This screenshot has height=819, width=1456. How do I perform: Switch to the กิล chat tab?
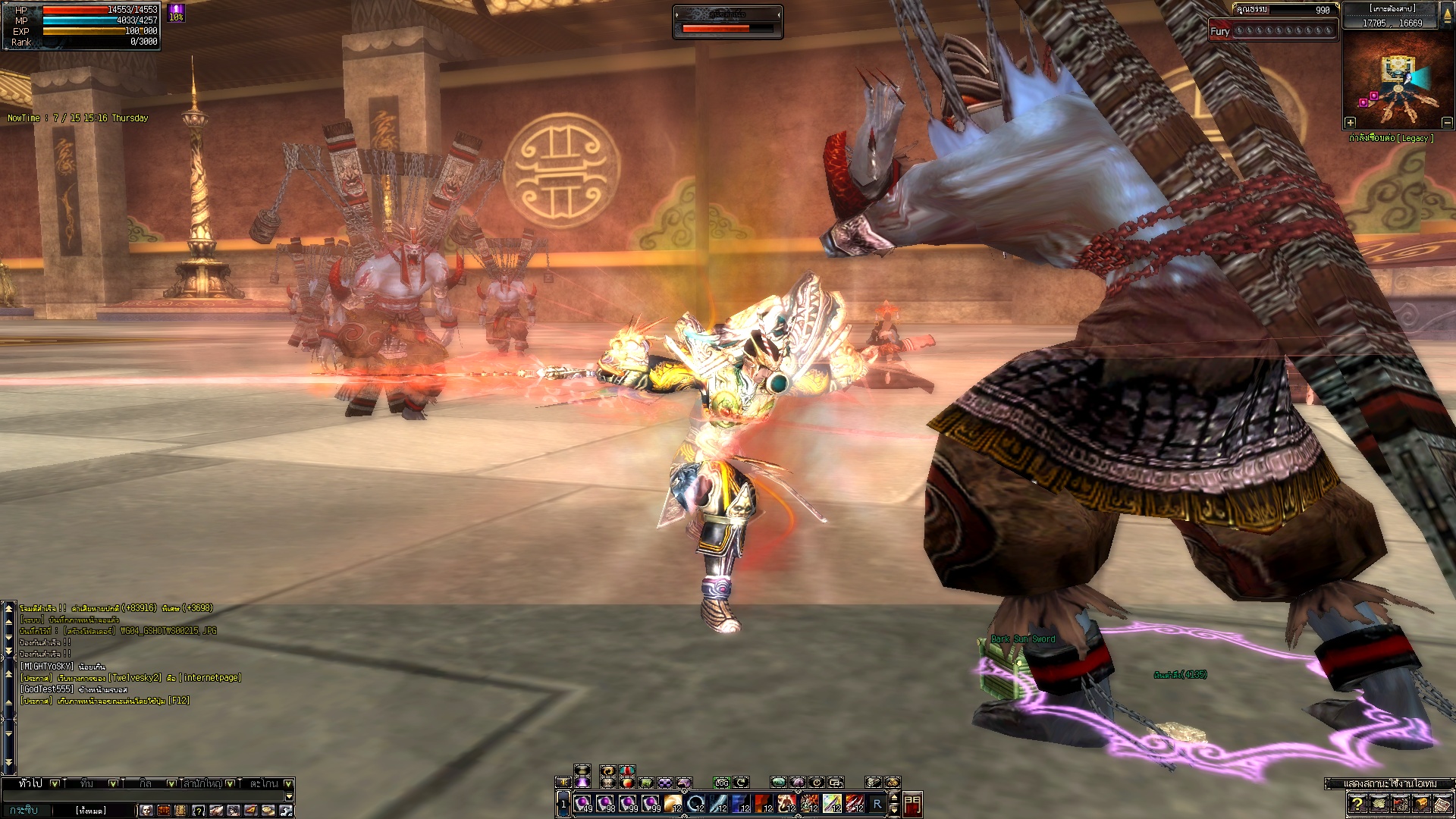coord(146,783)
